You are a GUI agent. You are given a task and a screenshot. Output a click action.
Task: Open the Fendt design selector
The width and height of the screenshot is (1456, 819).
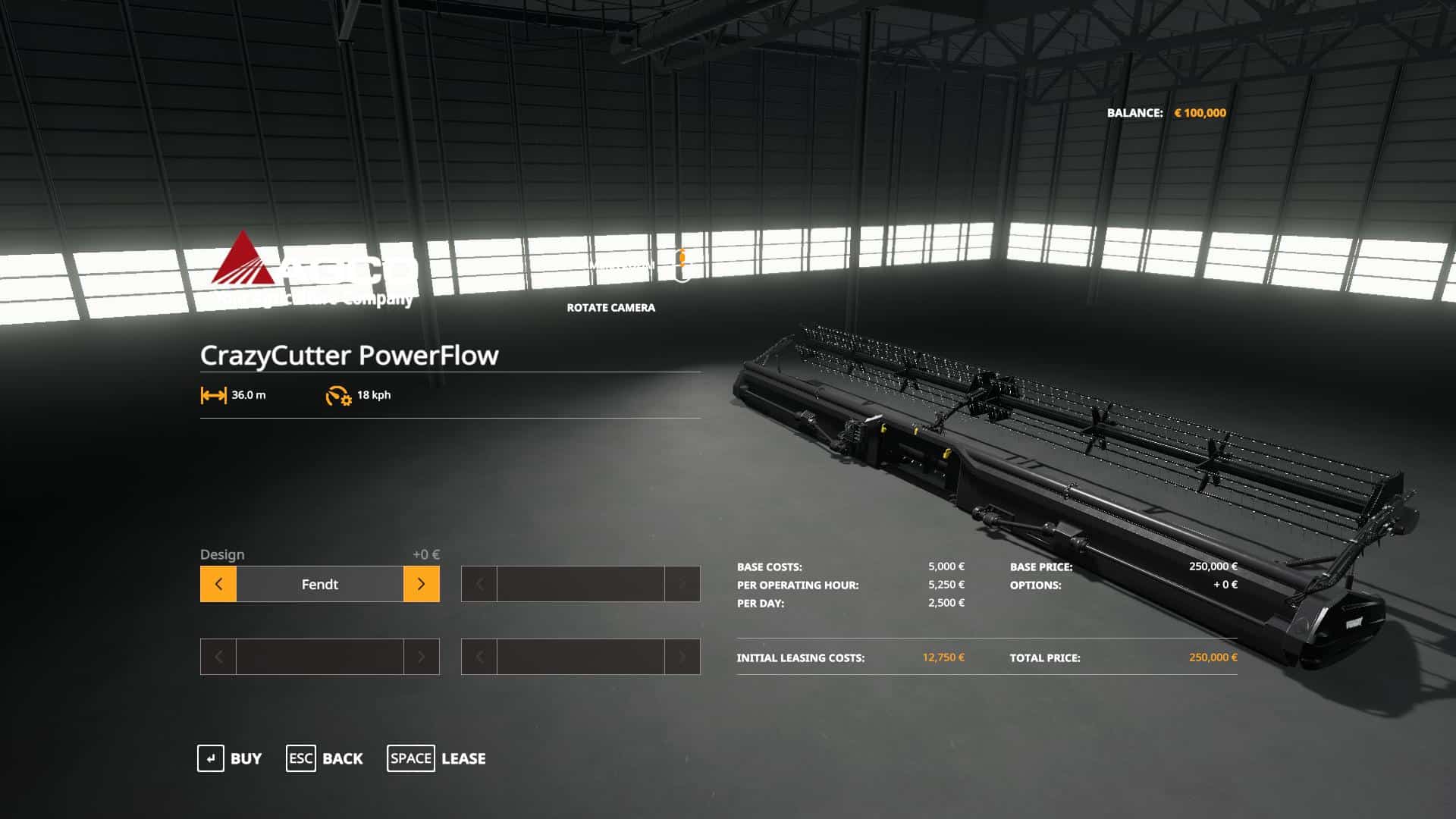319,584
